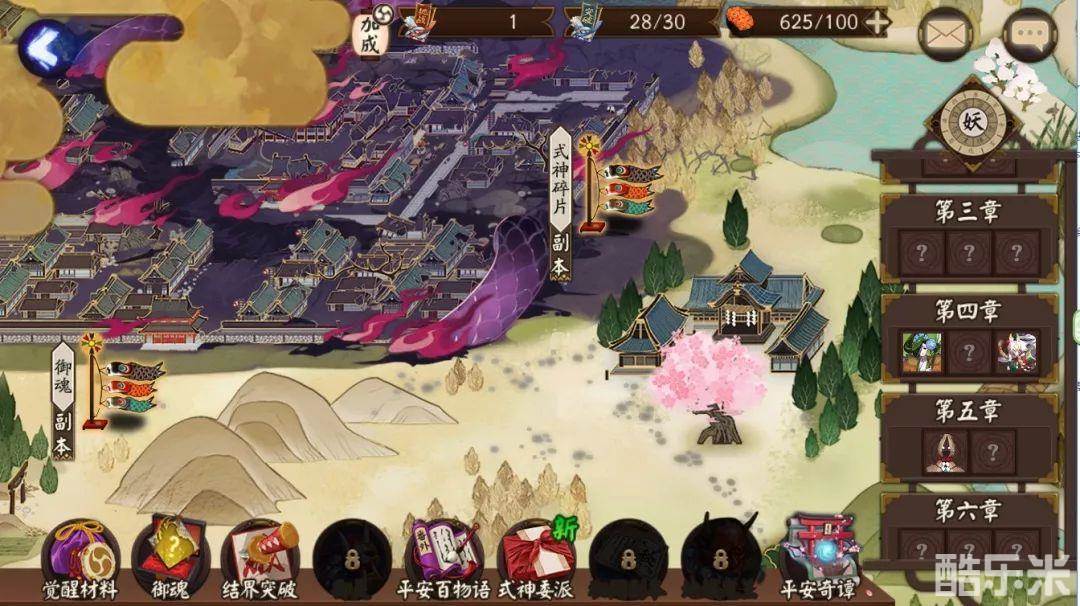Image resolution: width=1080 pixels, height=606 pixels.
Task: Add stamina with the plus button
Action: pos(876,22)
